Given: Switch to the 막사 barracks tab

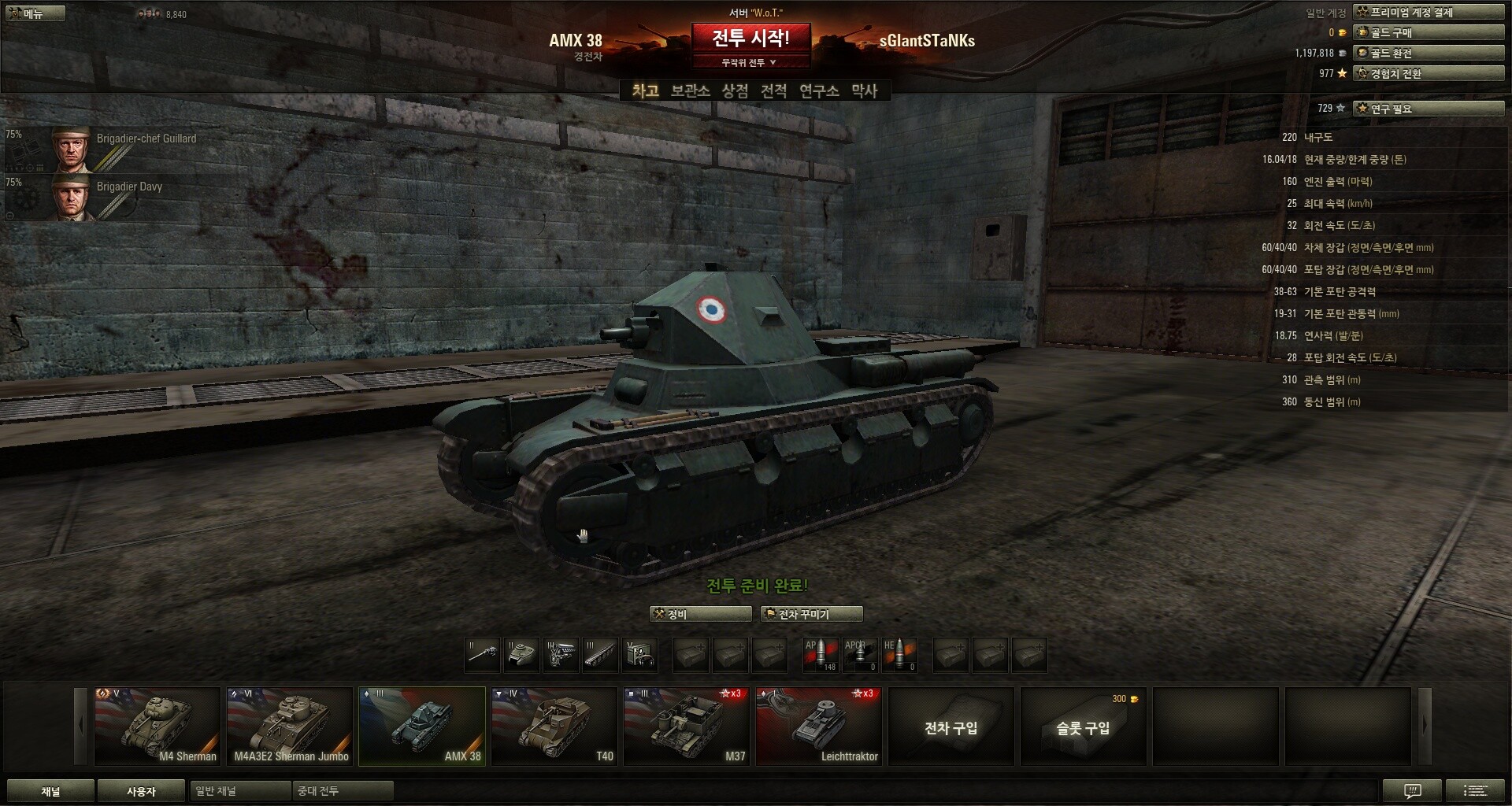Looking at the screenshot, I should click(x=864, y=91).
